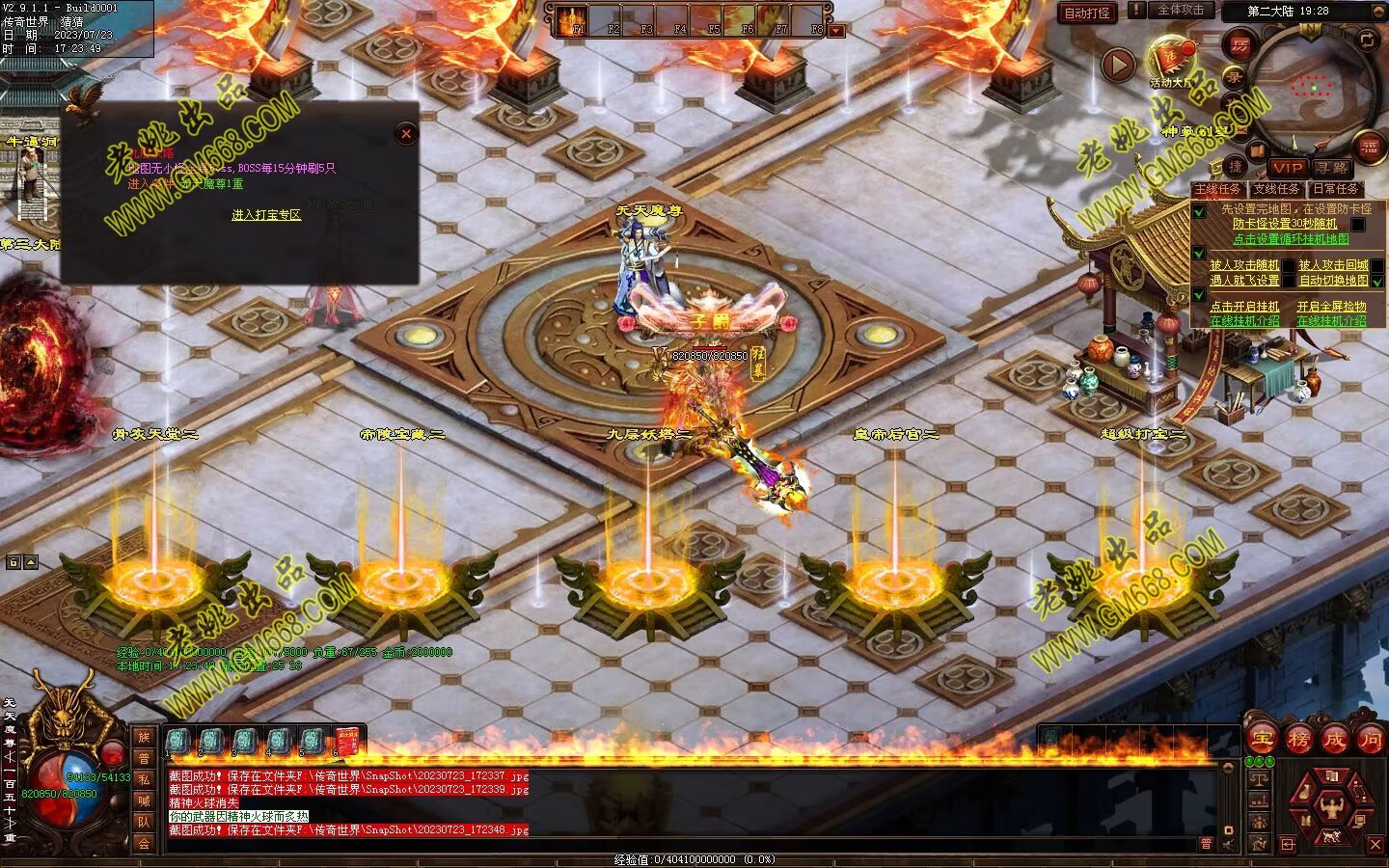Click the round play arrow button
The height and width of the screenshot is (868, 1389).
click(1118, 65)
